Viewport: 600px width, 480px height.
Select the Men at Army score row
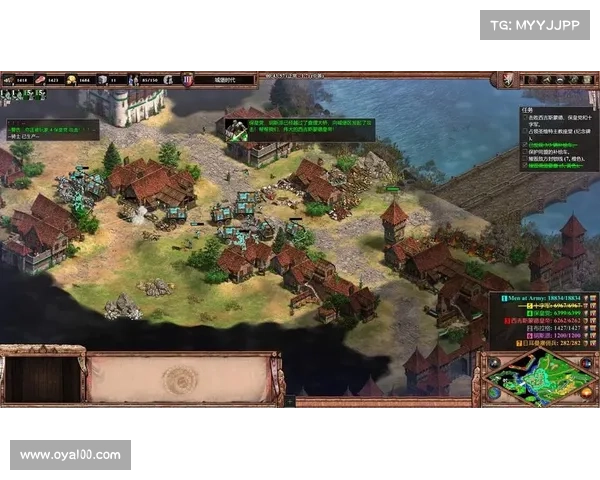542,297
